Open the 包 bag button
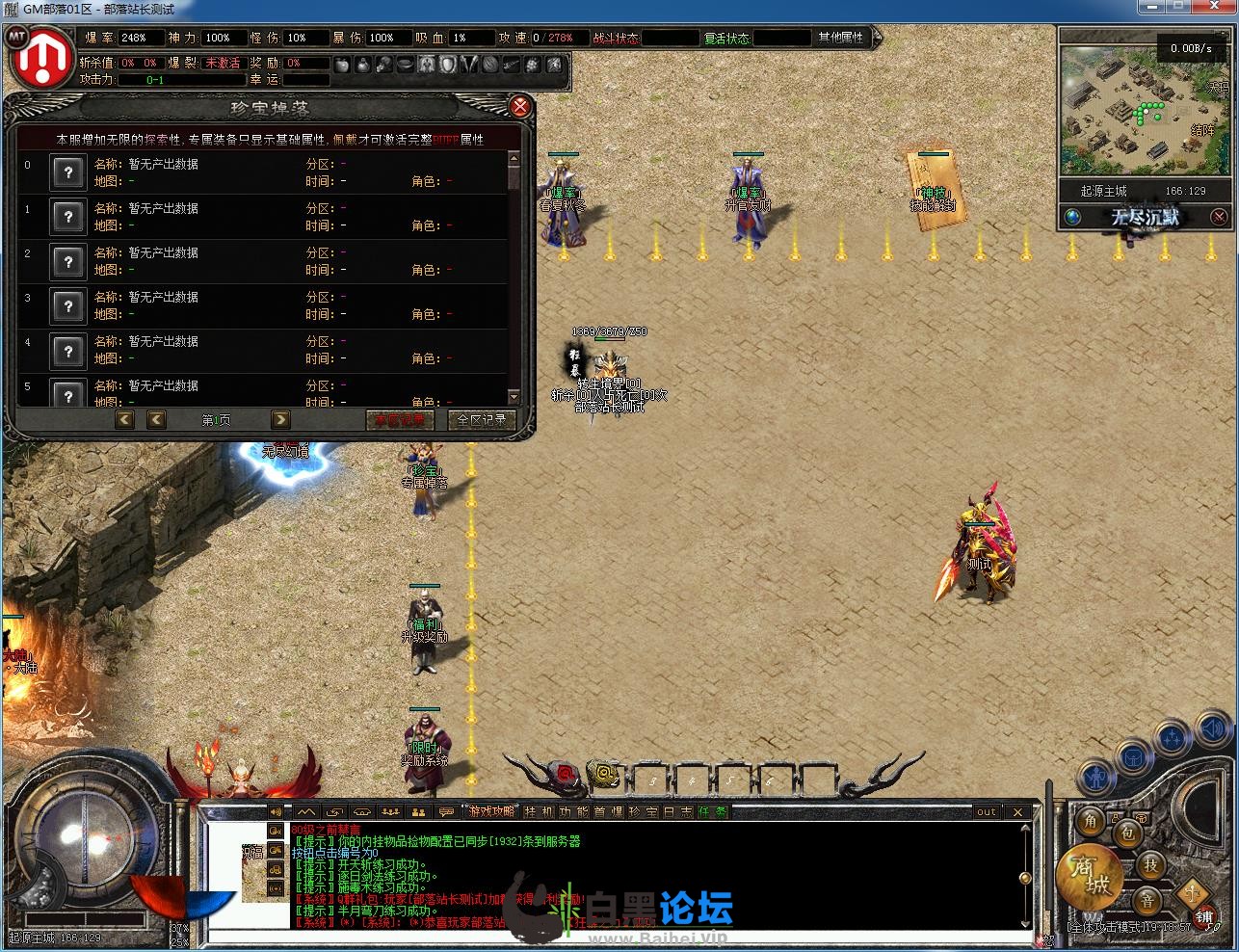Screen dimensions: 1239x952 [x=1126, y=833]
